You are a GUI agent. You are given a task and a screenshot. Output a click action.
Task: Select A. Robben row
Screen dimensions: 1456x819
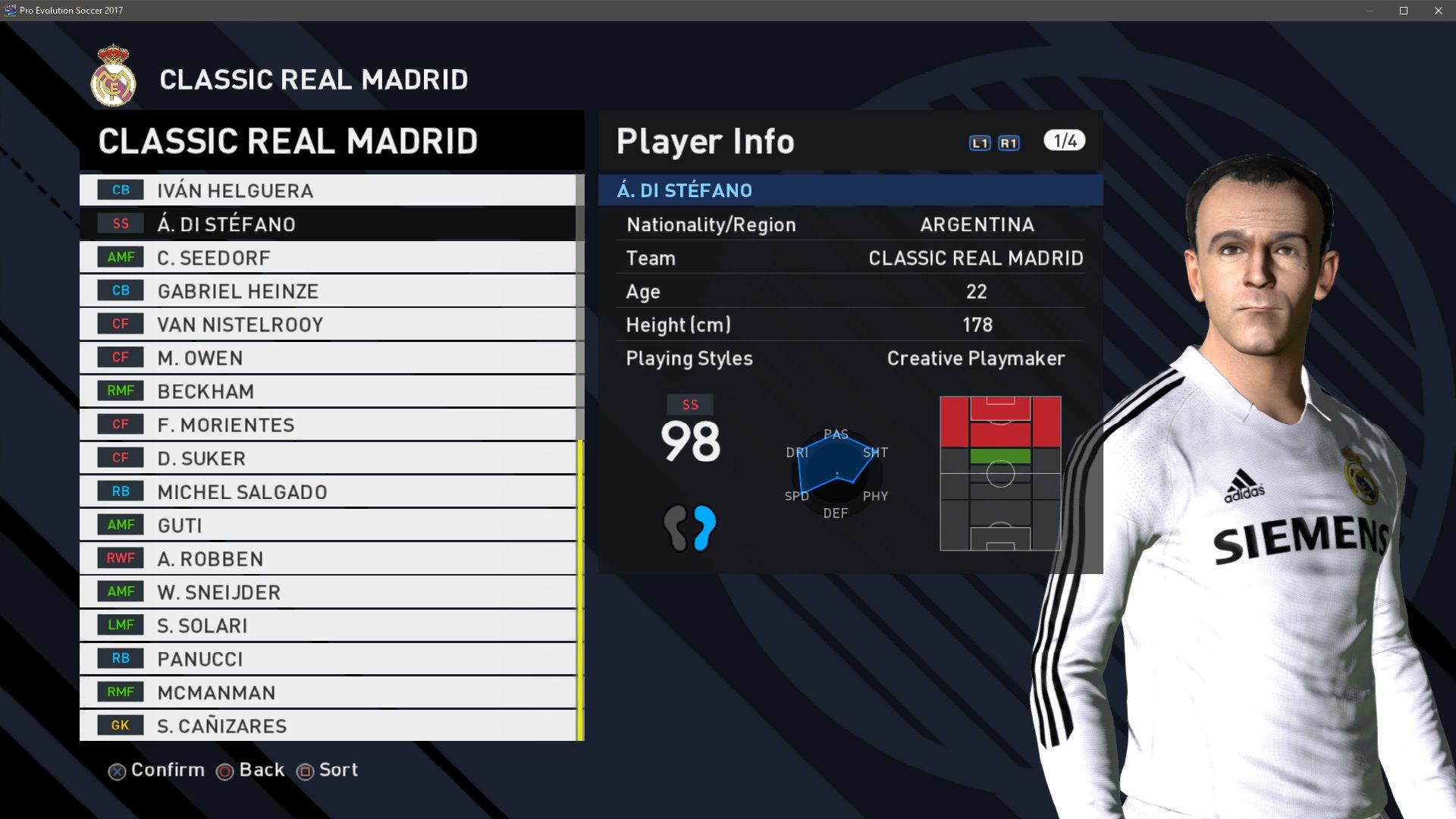coord(328,559)
